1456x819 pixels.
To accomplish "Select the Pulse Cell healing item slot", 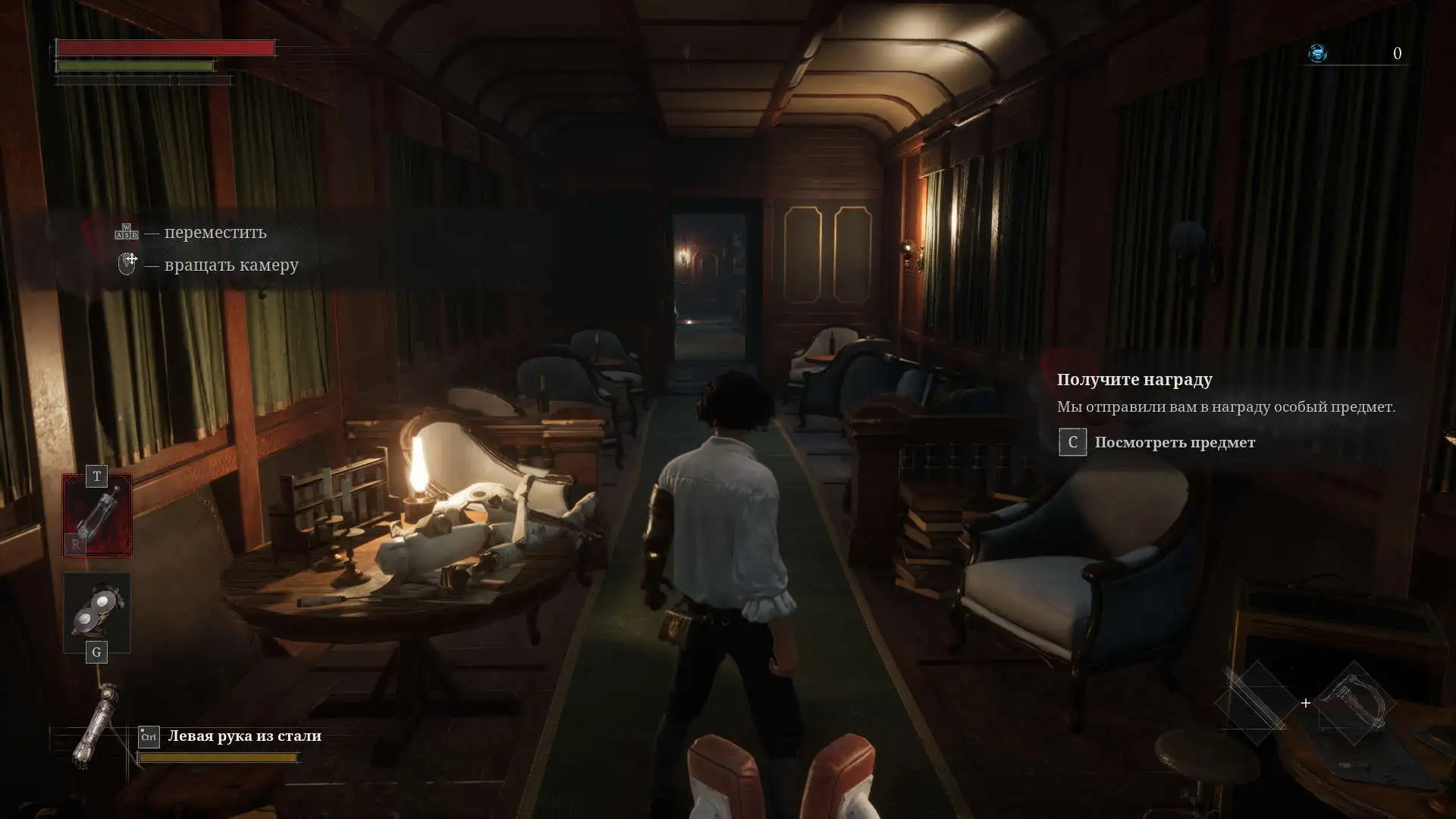I will 97,515.
